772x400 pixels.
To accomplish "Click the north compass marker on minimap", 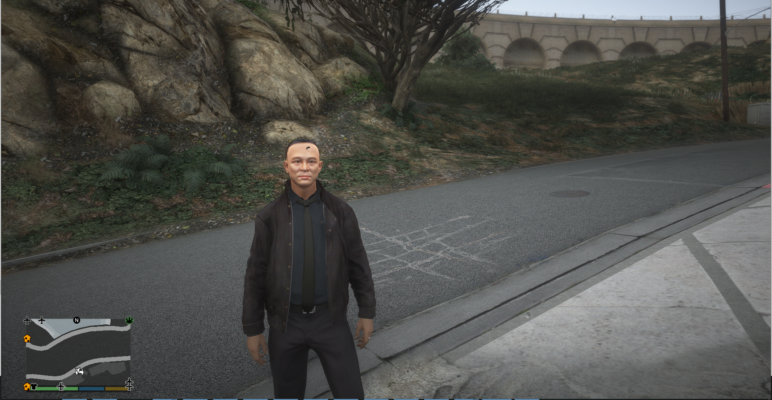I will tap(77, 321).
